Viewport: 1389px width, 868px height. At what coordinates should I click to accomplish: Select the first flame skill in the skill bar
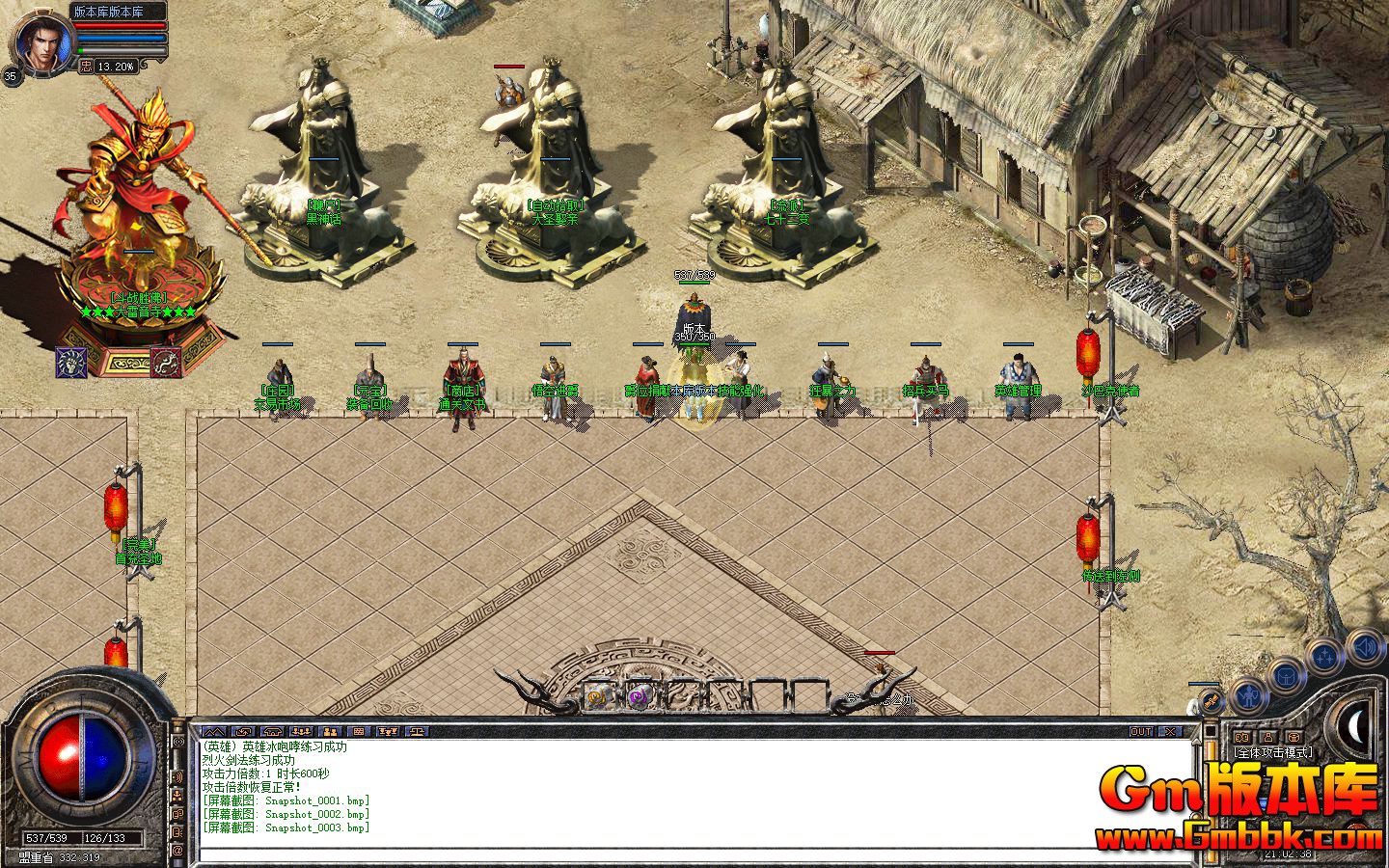(598, 695)
